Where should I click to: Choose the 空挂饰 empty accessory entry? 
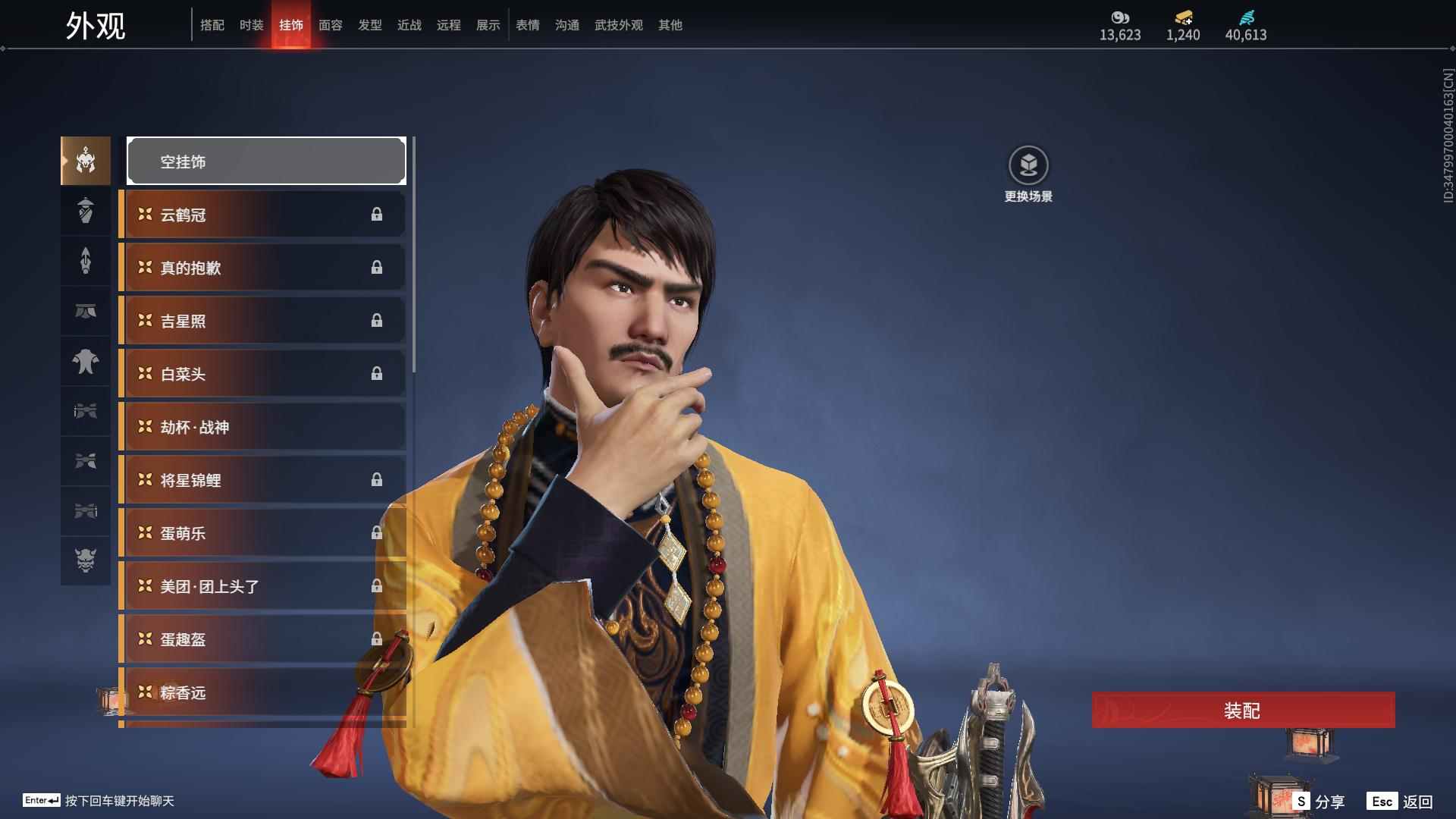coord(266,162)
